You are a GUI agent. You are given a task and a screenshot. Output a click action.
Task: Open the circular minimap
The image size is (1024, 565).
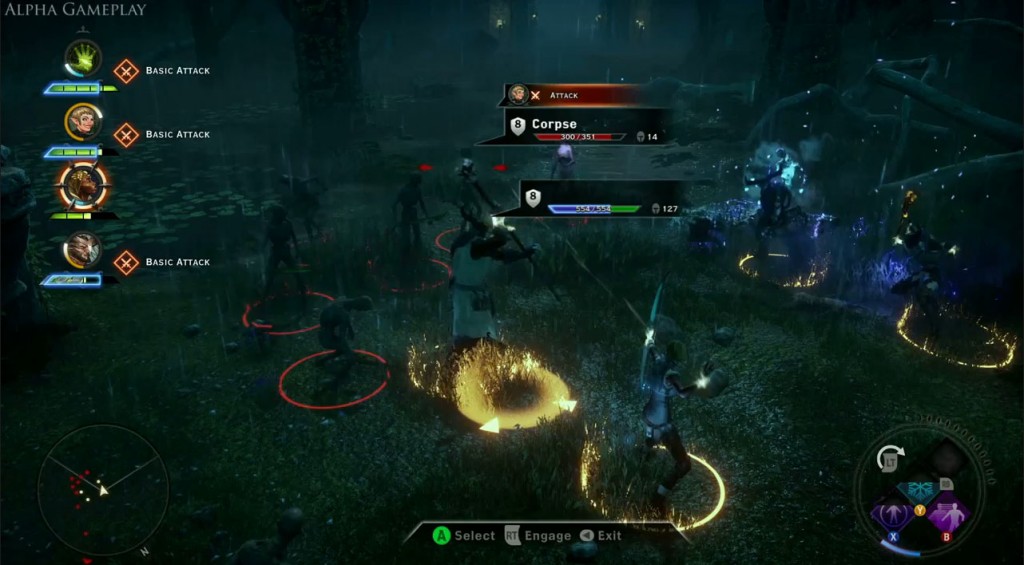pyautogui.click(x=102, y=490)
